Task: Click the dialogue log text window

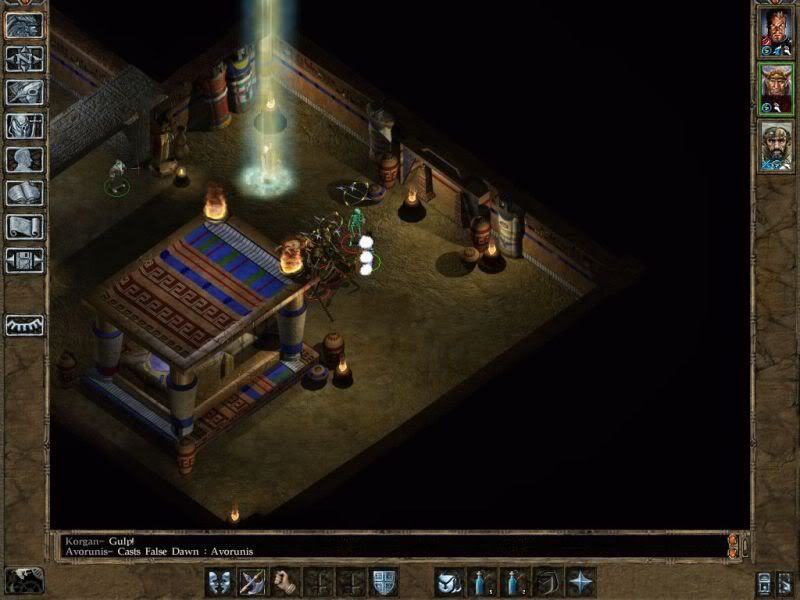Action: 390,545
